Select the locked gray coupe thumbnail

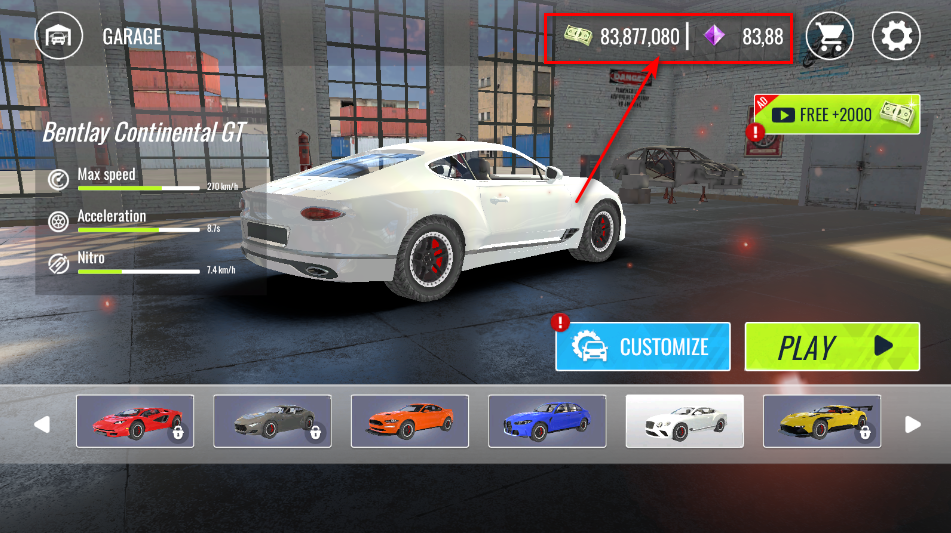coord(272,421)
